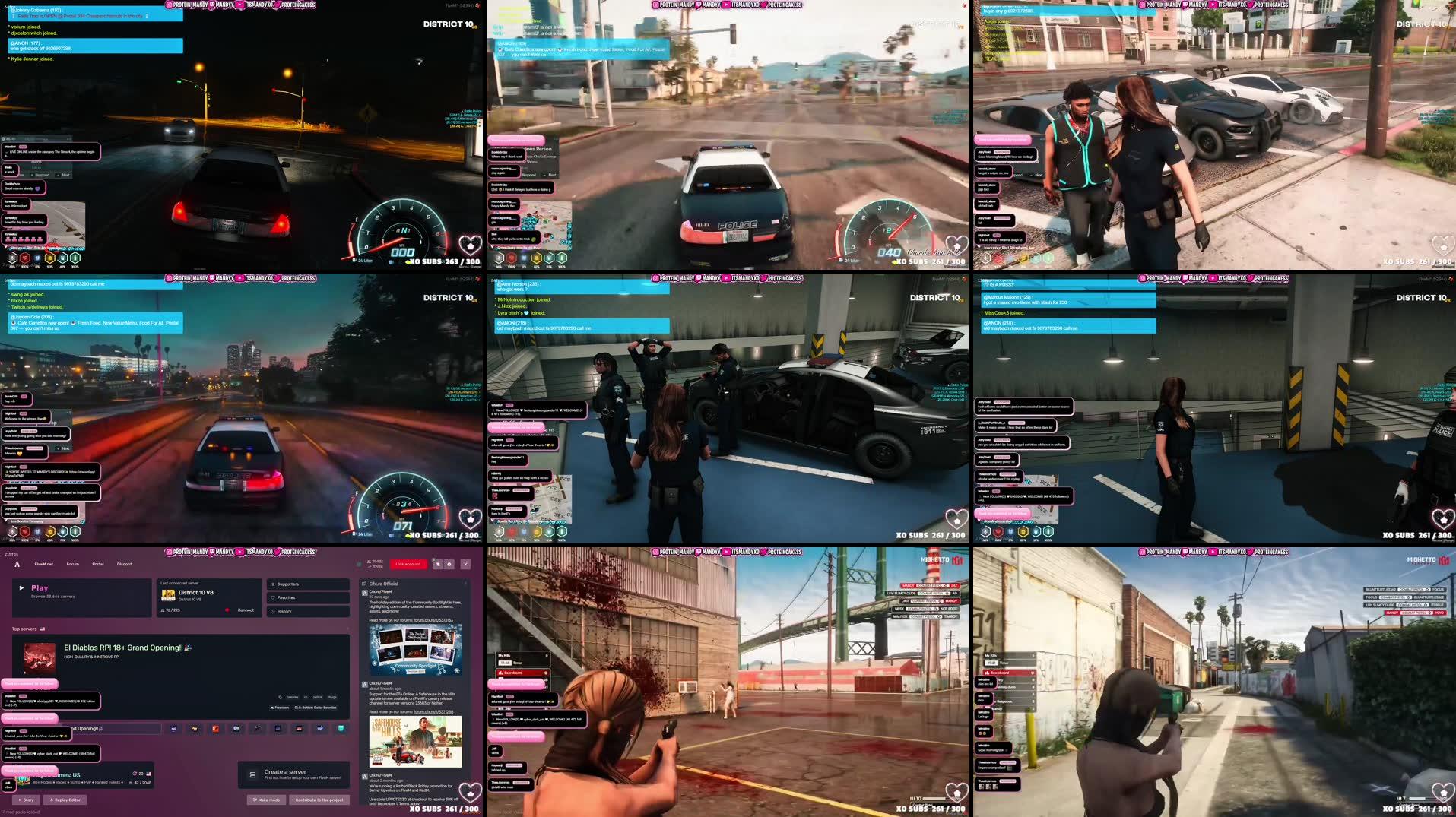
Task: Open the El Diablos RP server thumbnail
Action: tap(40, 659)
